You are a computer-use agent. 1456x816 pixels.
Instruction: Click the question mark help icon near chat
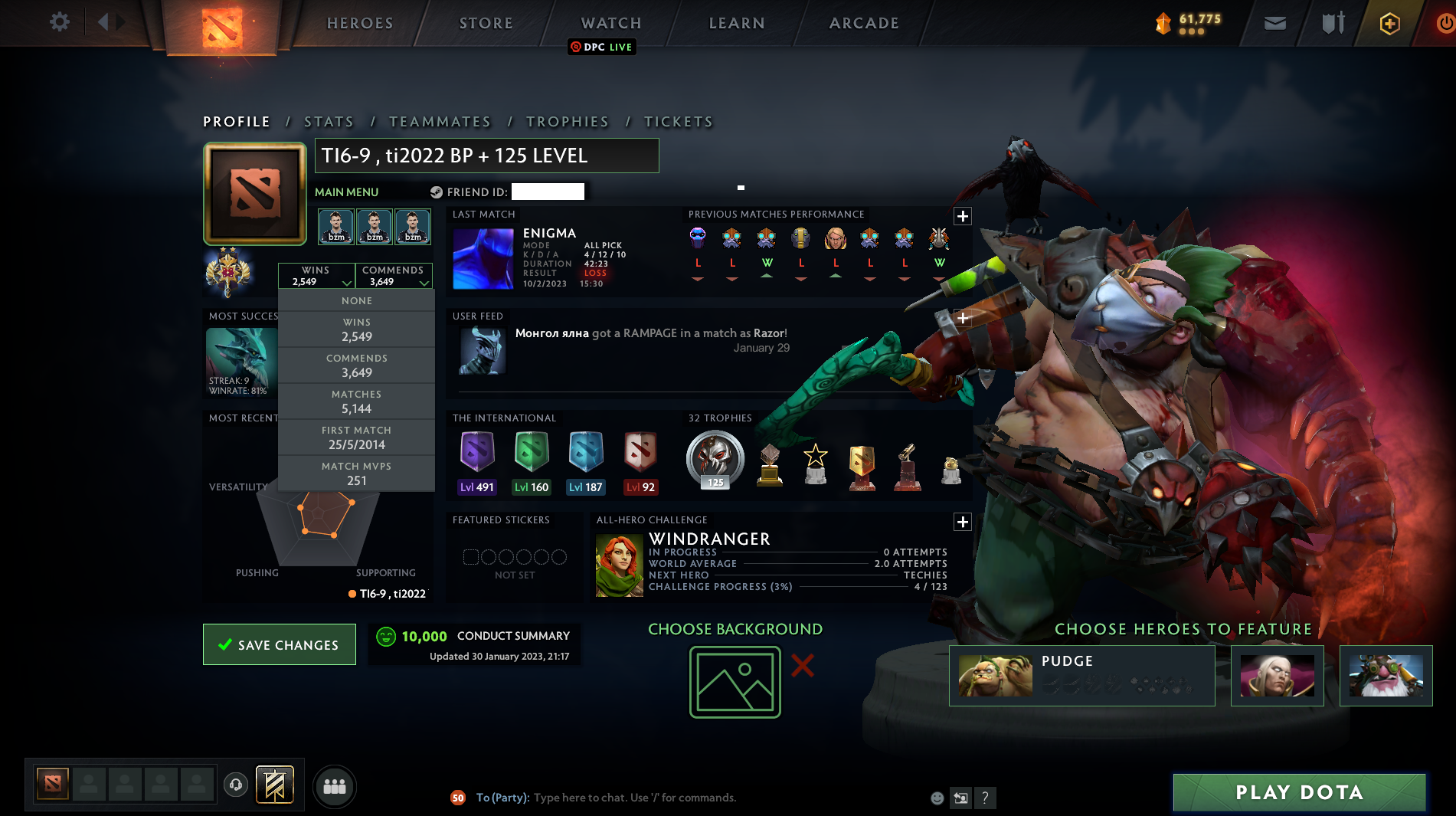pos(986,798)
